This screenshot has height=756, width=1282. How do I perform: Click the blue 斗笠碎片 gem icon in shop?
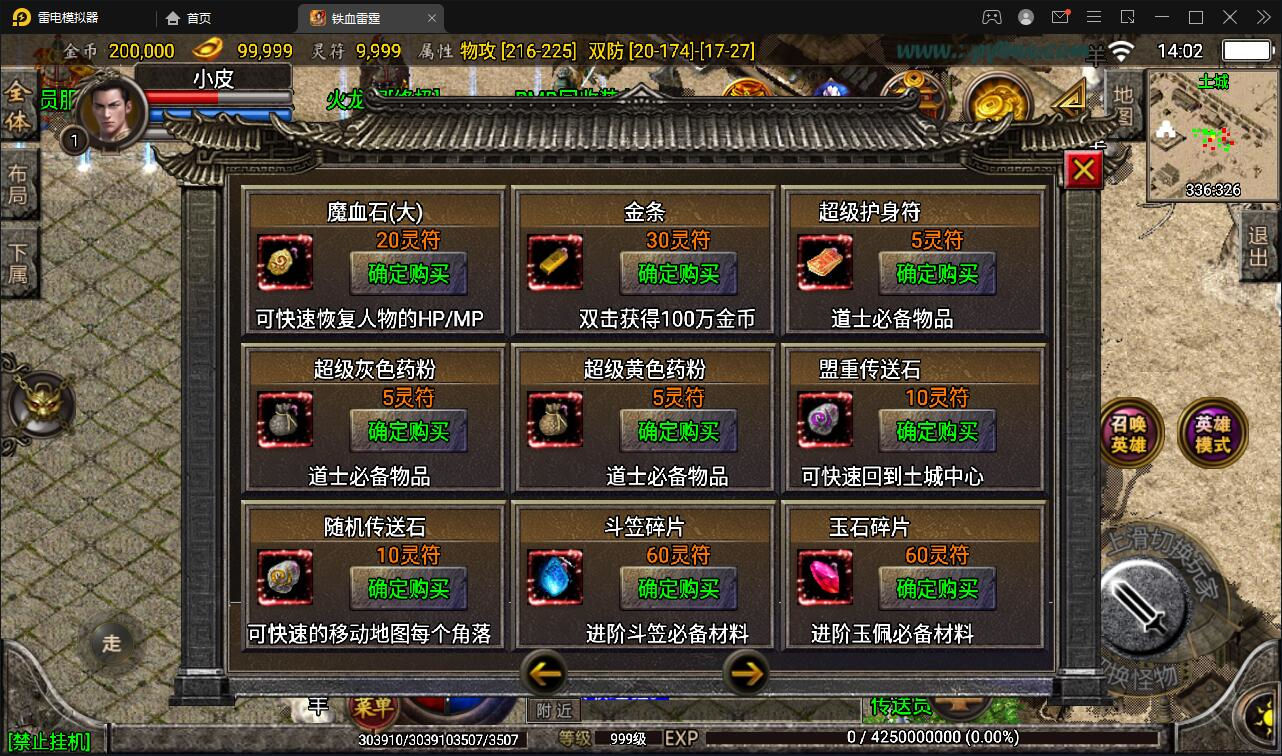click(x=555, y=578)
